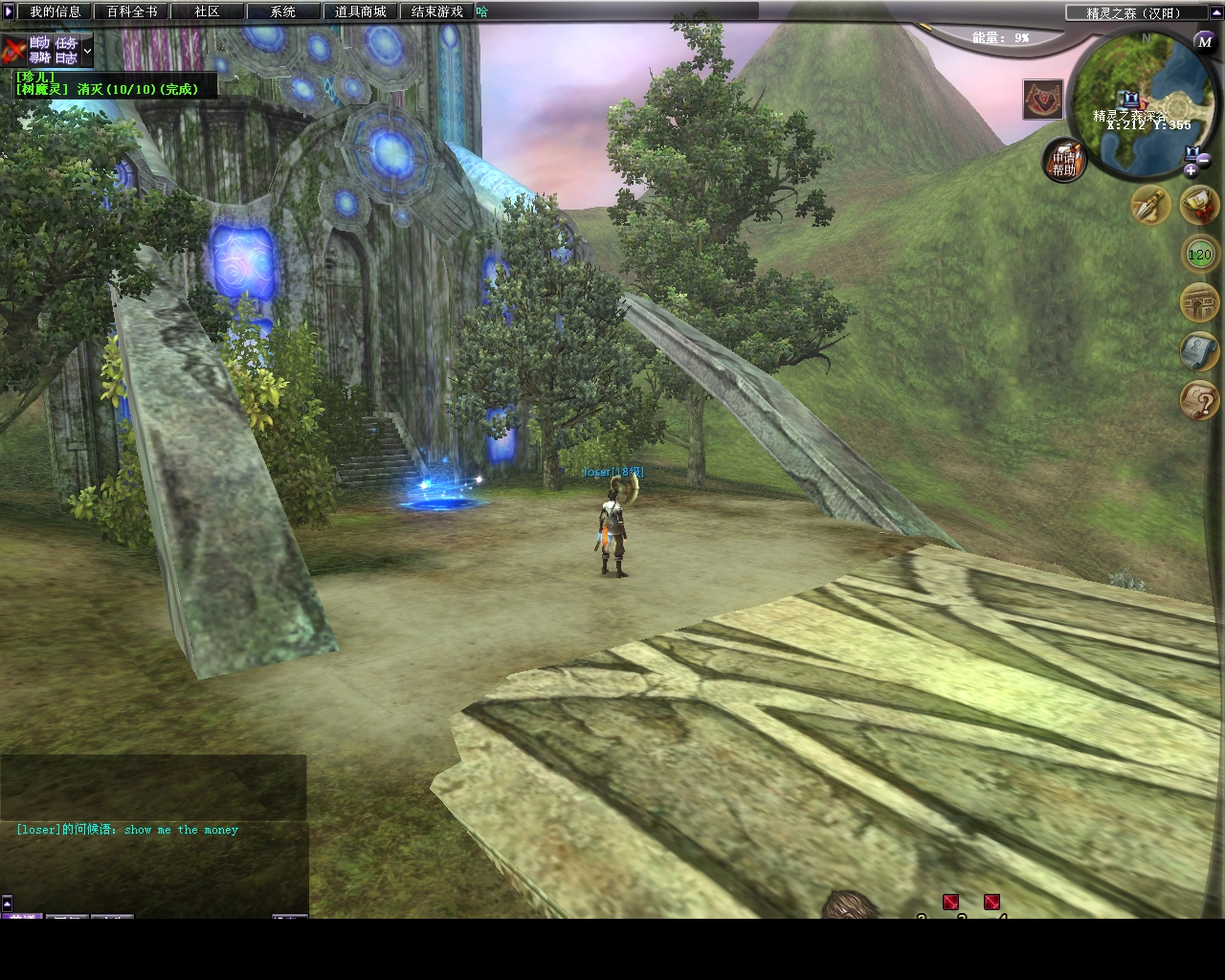Open the world map with M button
Viewport: 1225px width, 980px height.
coord(1204,41)
